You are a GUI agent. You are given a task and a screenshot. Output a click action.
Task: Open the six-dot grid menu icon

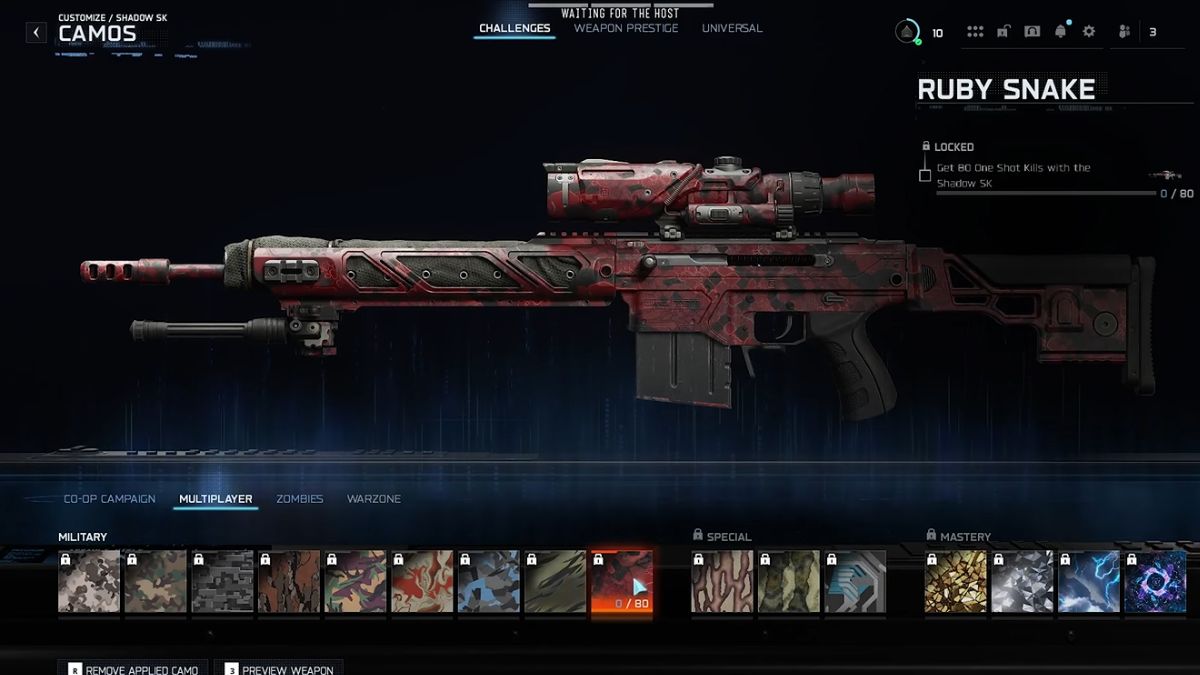[975, 32]
